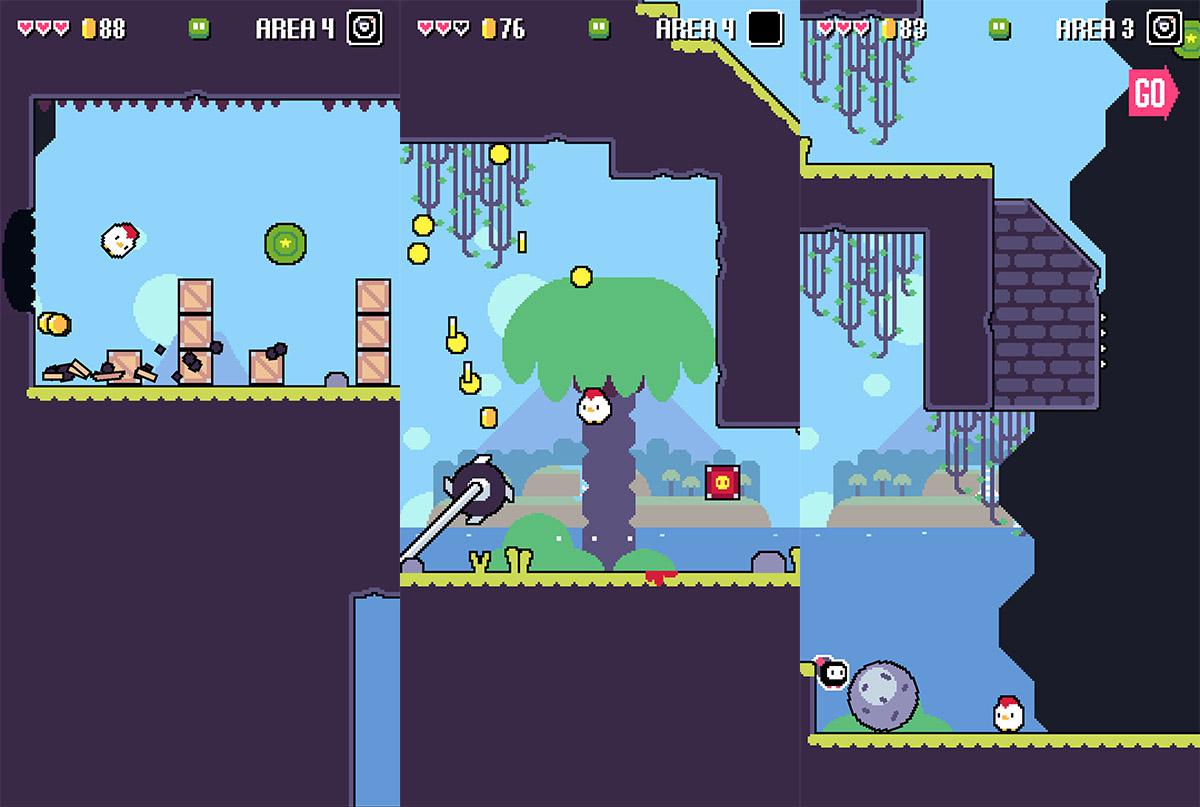Select the green slime icon beside 76 coins

click(599, 28)
